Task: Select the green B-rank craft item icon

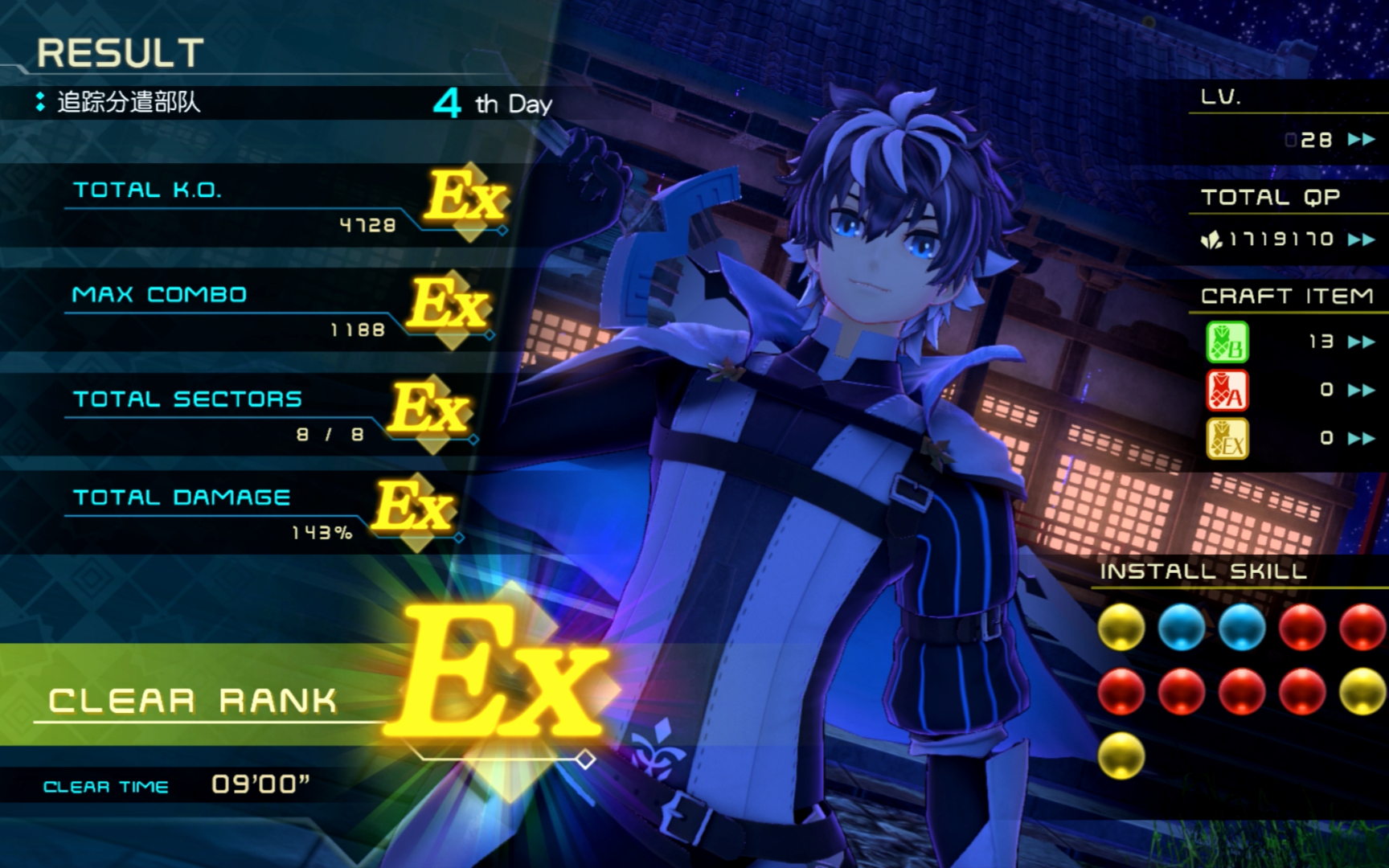Action: (1227, 342)
